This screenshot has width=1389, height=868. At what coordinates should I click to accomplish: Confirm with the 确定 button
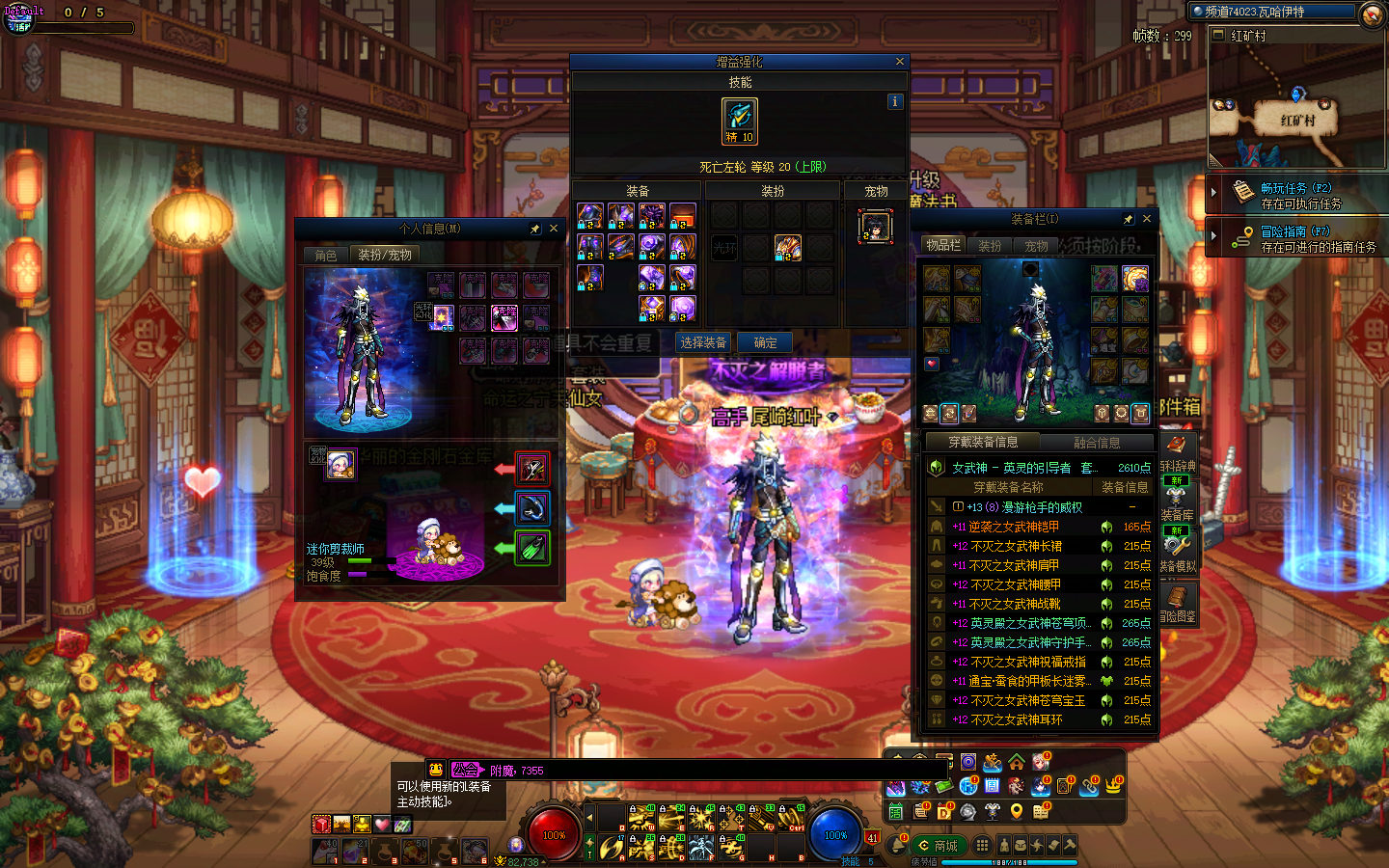pyautogui.click(x=765, y=342)
